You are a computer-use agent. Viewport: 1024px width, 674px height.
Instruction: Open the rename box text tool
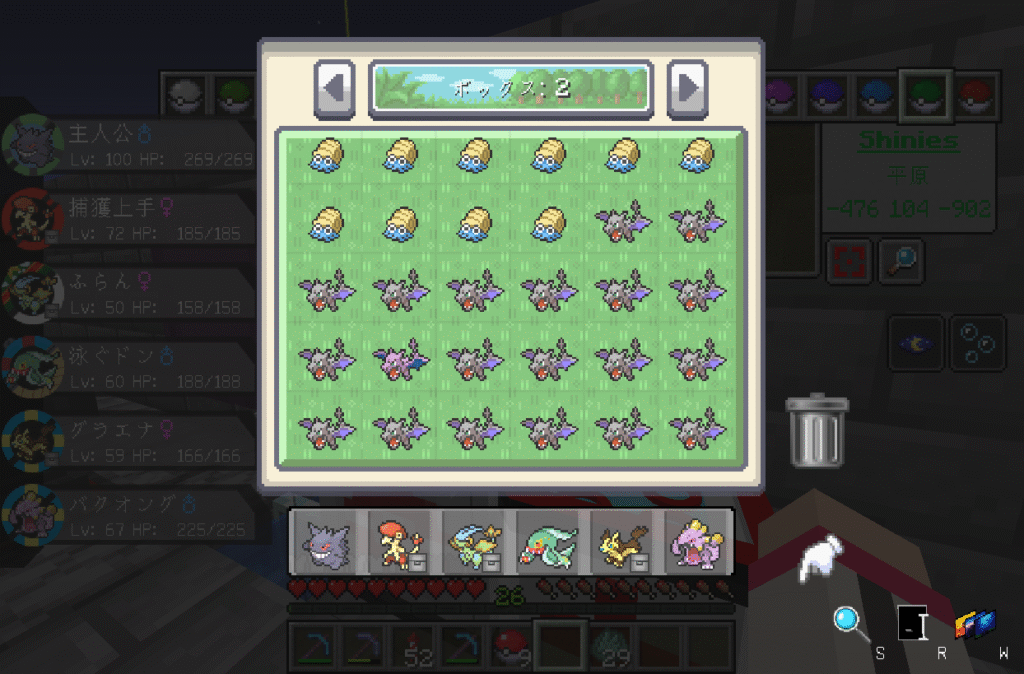[x=913, y=624]
